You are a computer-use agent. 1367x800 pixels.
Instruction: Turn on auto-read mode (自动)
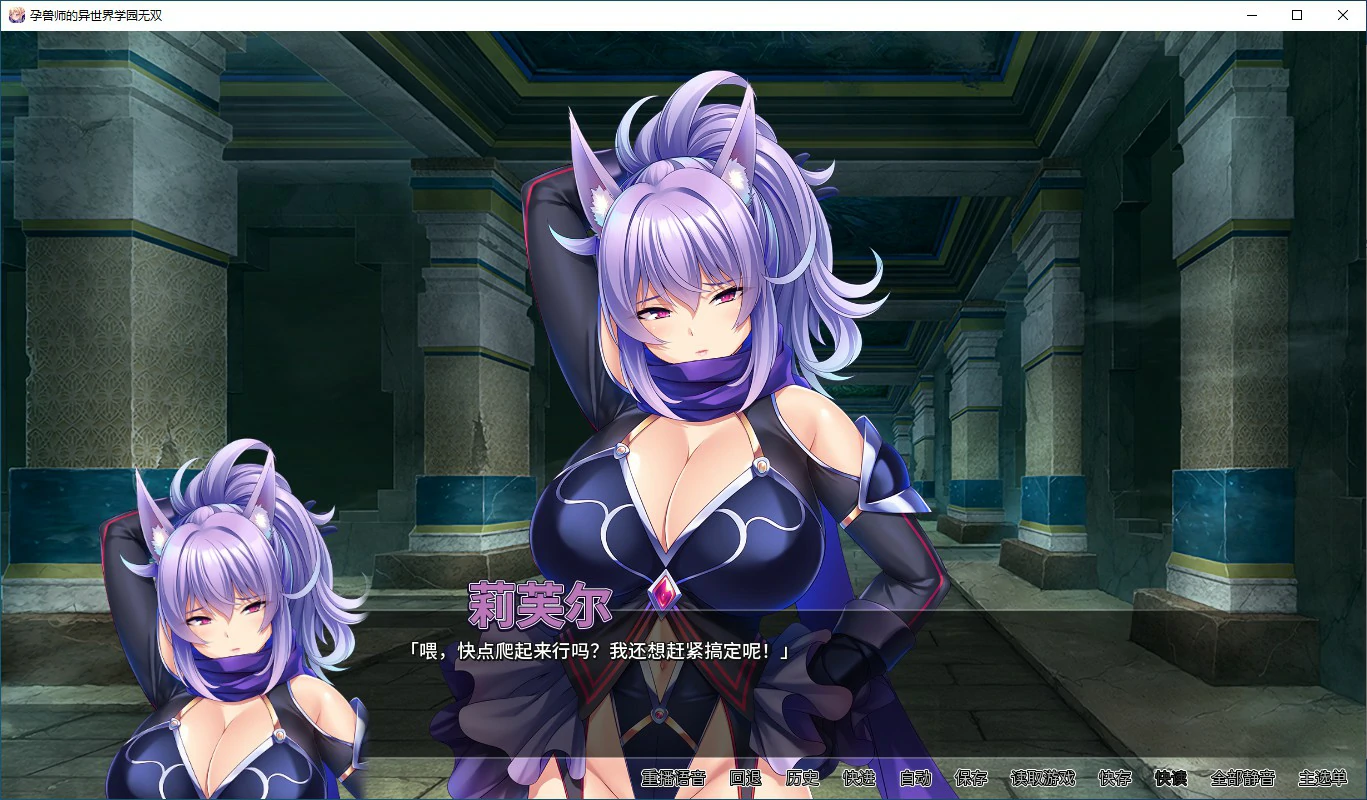[916, 779]
